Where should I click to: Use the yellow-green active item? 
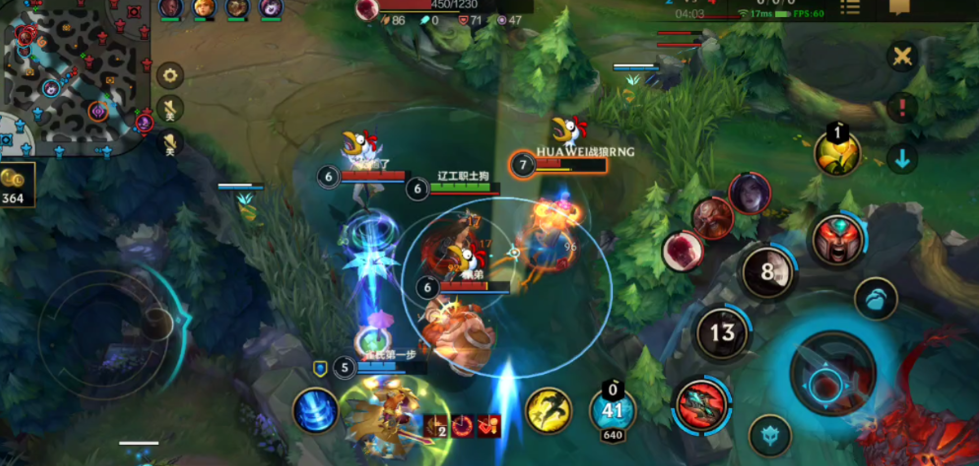[837, 152]
